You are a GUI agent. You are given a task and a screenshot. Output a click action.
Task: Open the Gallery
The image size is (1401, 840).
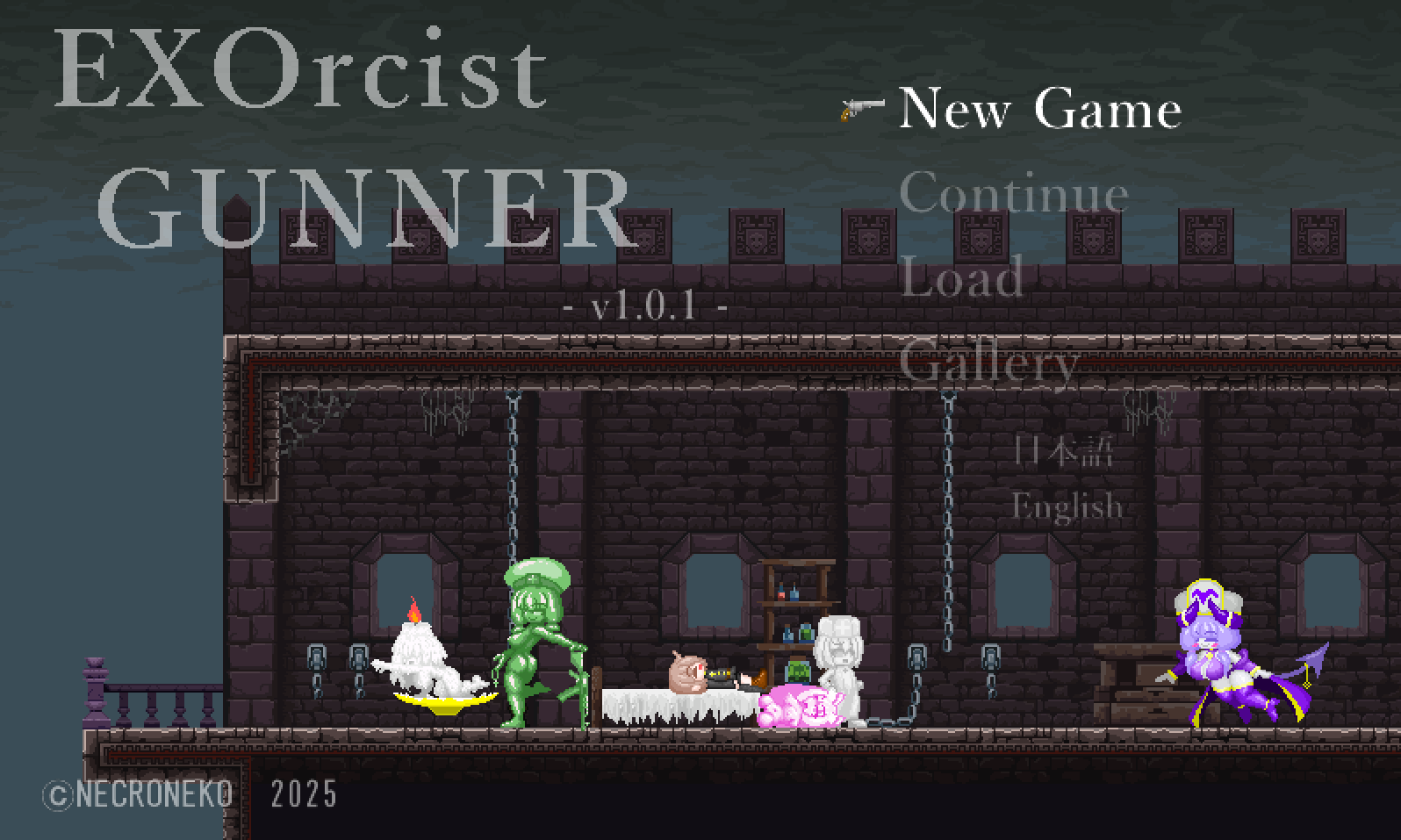(x=988, y=362)
